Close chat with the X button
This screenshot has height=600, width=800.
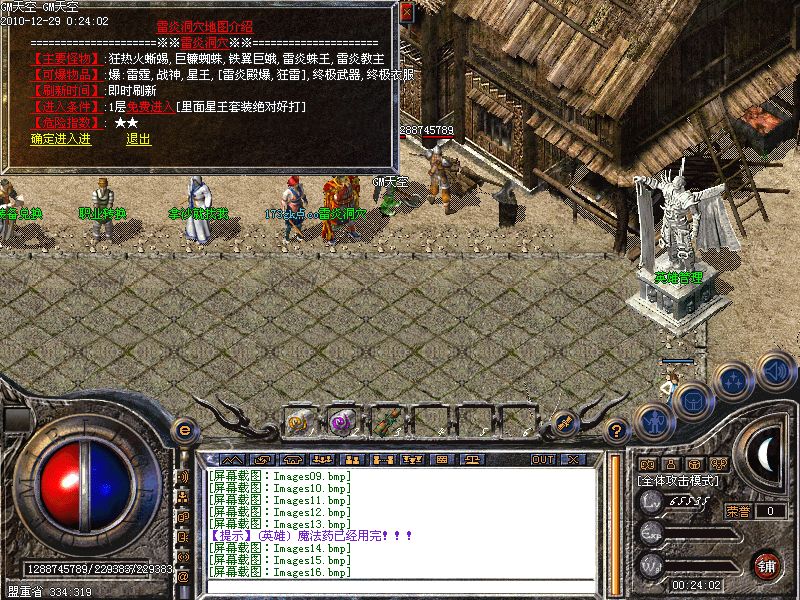coord(572,459)
